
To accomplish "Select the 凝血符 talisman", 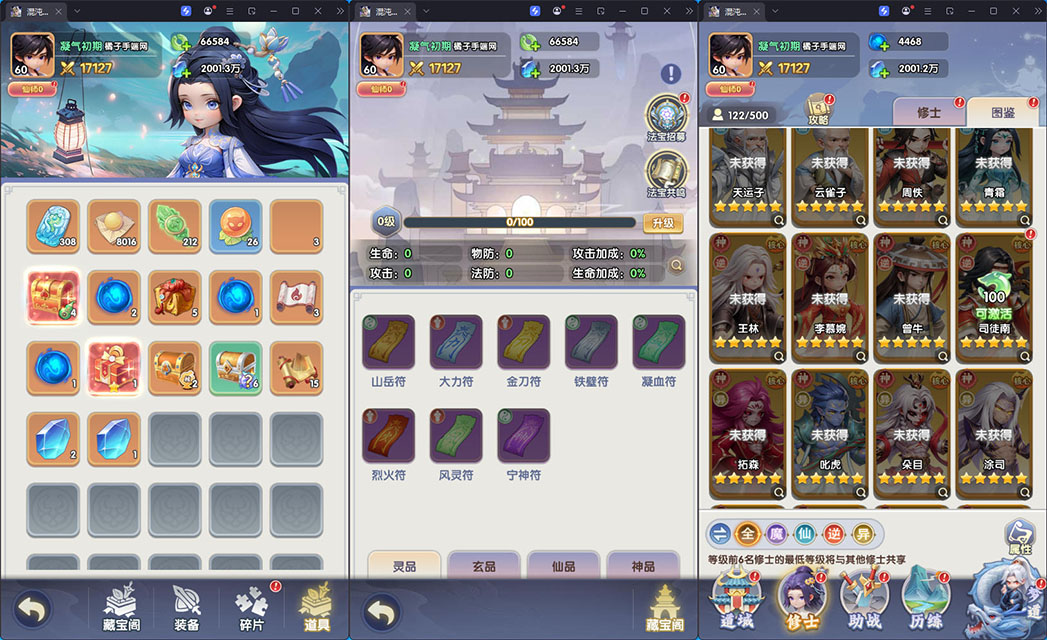I will point(658,345).
